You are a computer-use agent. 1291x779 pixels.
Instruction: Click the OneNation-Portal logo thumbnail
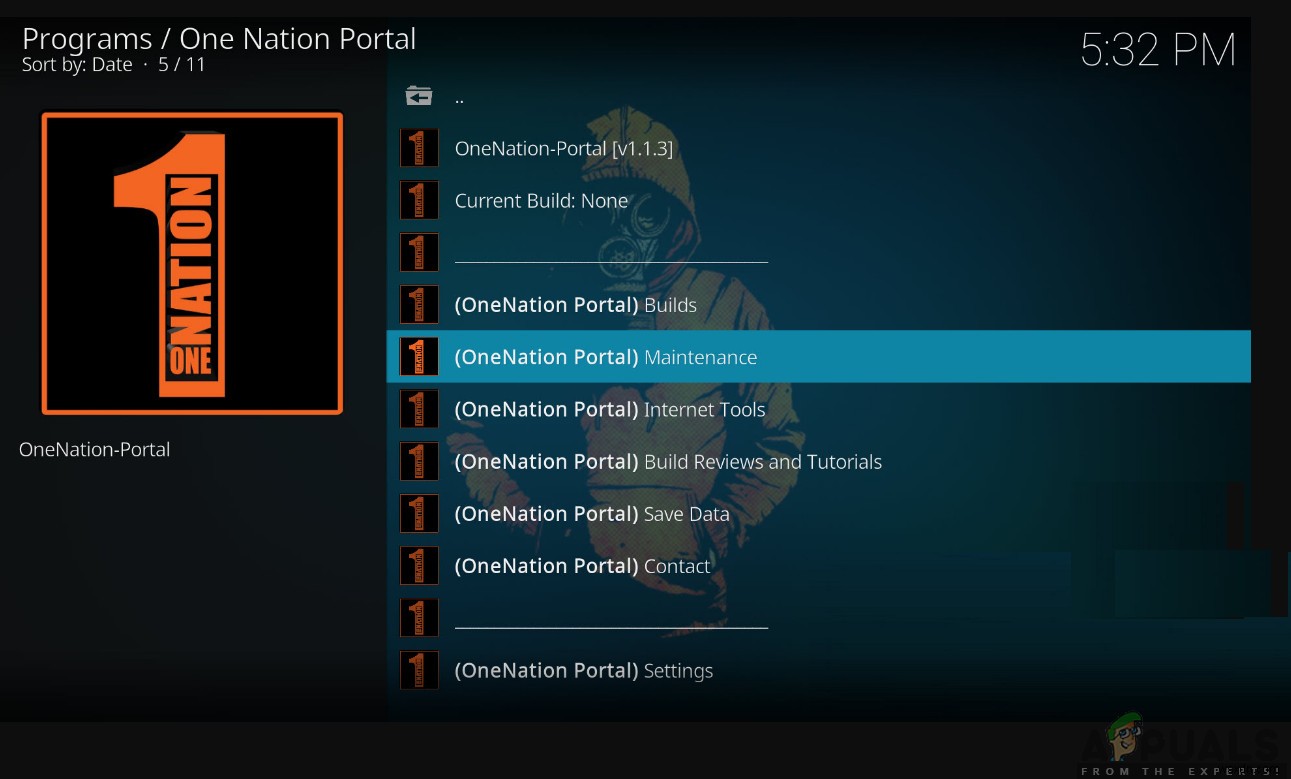pos(191,263)
